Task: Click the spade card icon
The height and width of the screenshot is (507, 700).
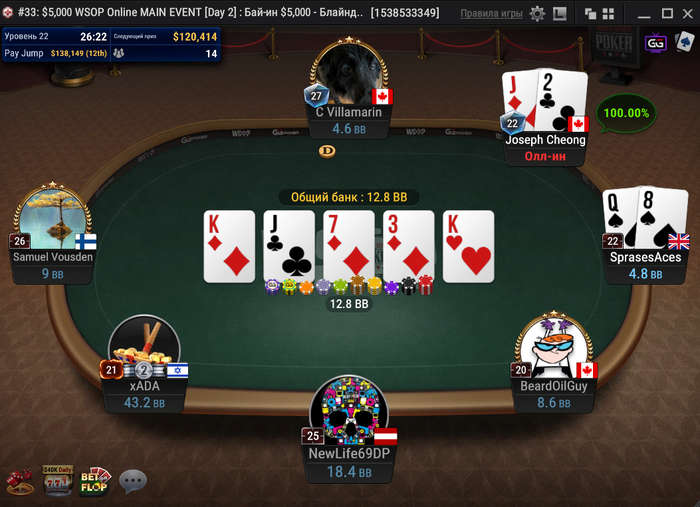Action: click(685, 44)
